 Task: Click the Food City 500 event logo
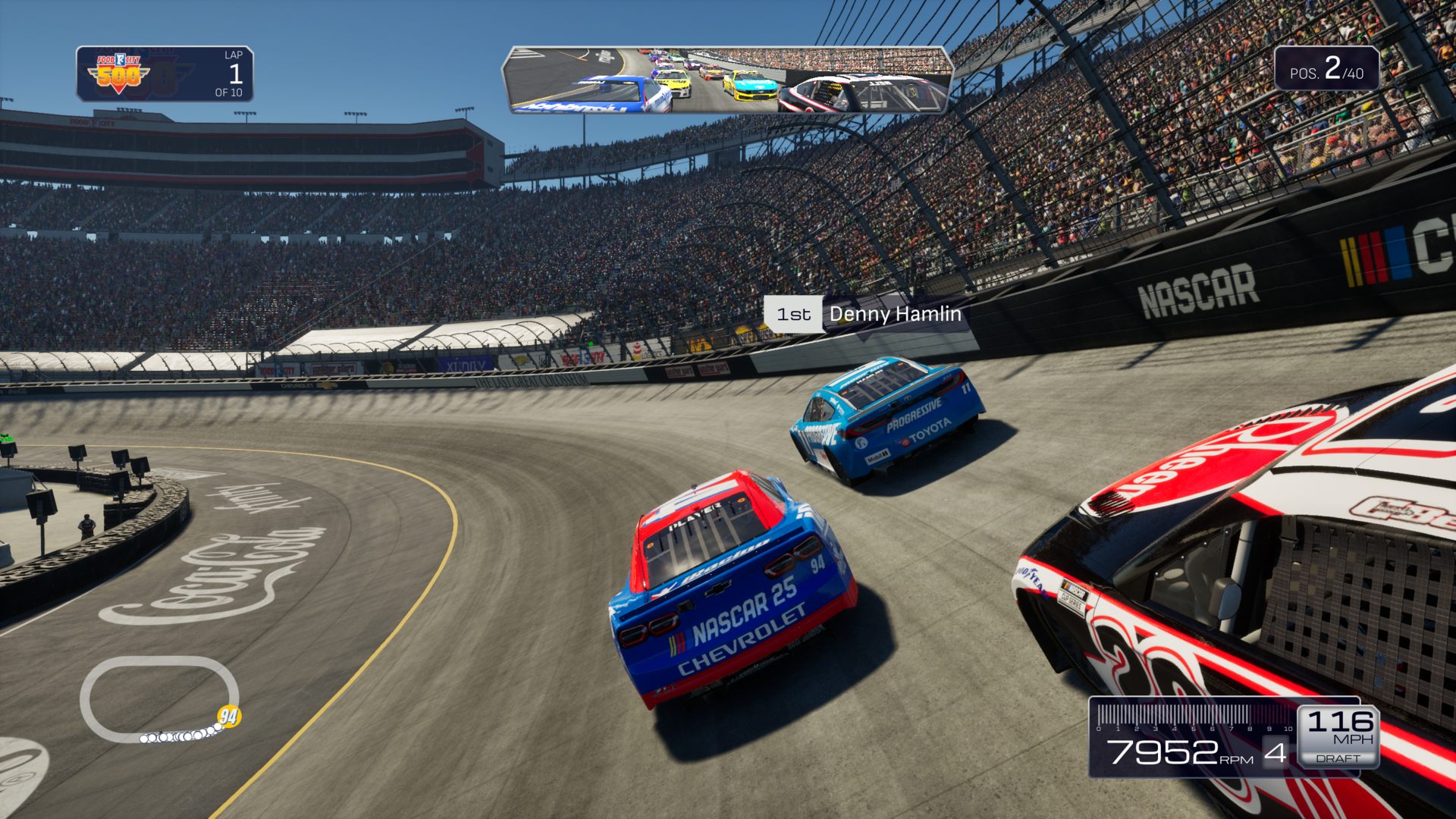119,74
